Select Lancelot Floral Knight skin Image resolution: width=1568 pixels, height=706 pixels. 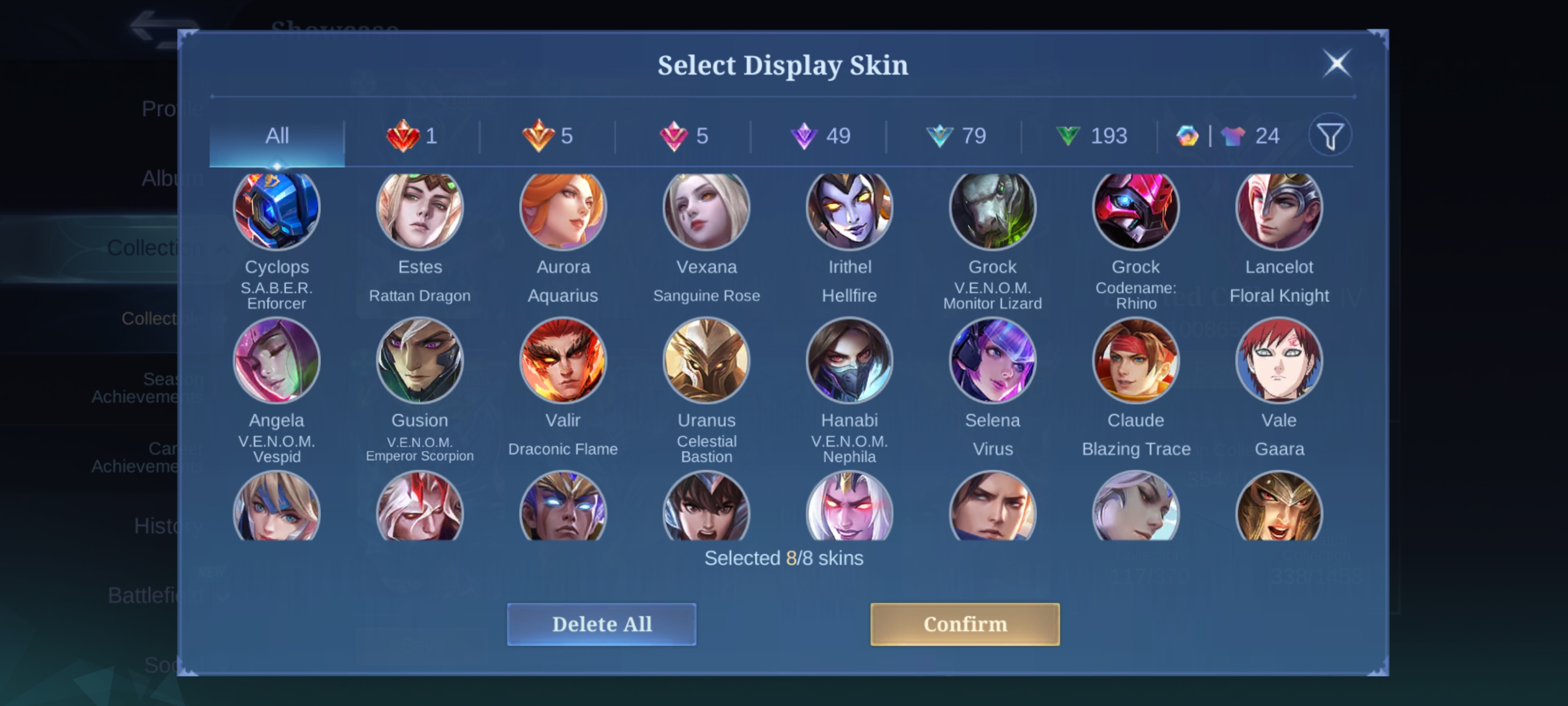point(1279,209)
